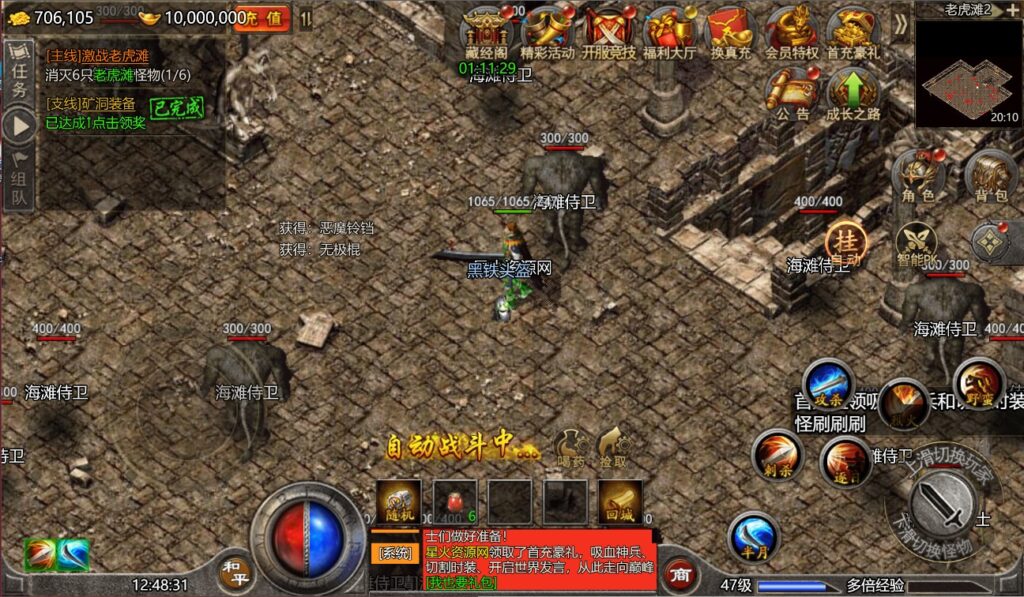Screen dimensions: 1024x597
Task: Open the 首充豪礼 first-recharge gift
Action: [853, 32]
